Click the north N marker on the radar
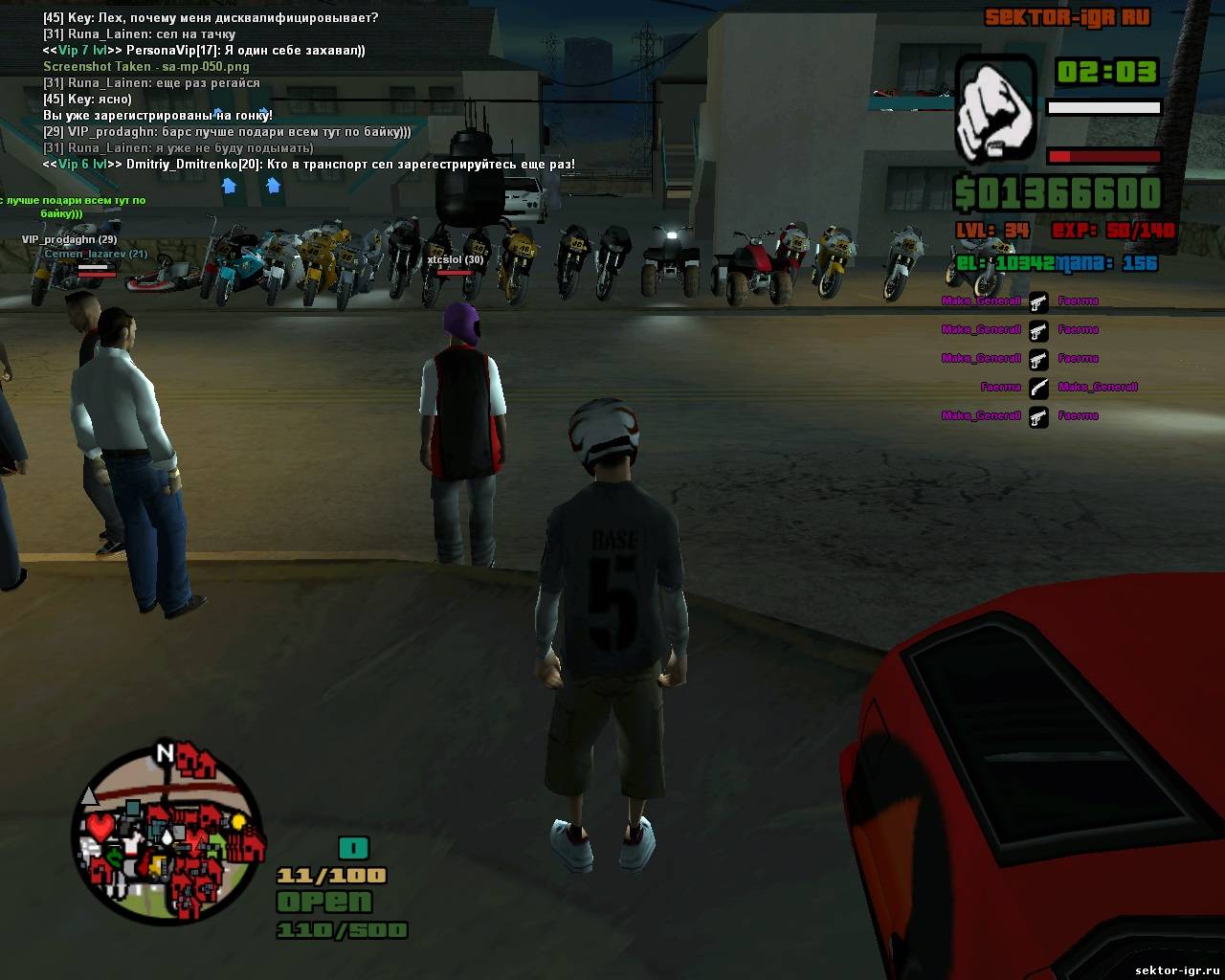The width and height of the screenshot is (1225, 980). coord(165,753)
